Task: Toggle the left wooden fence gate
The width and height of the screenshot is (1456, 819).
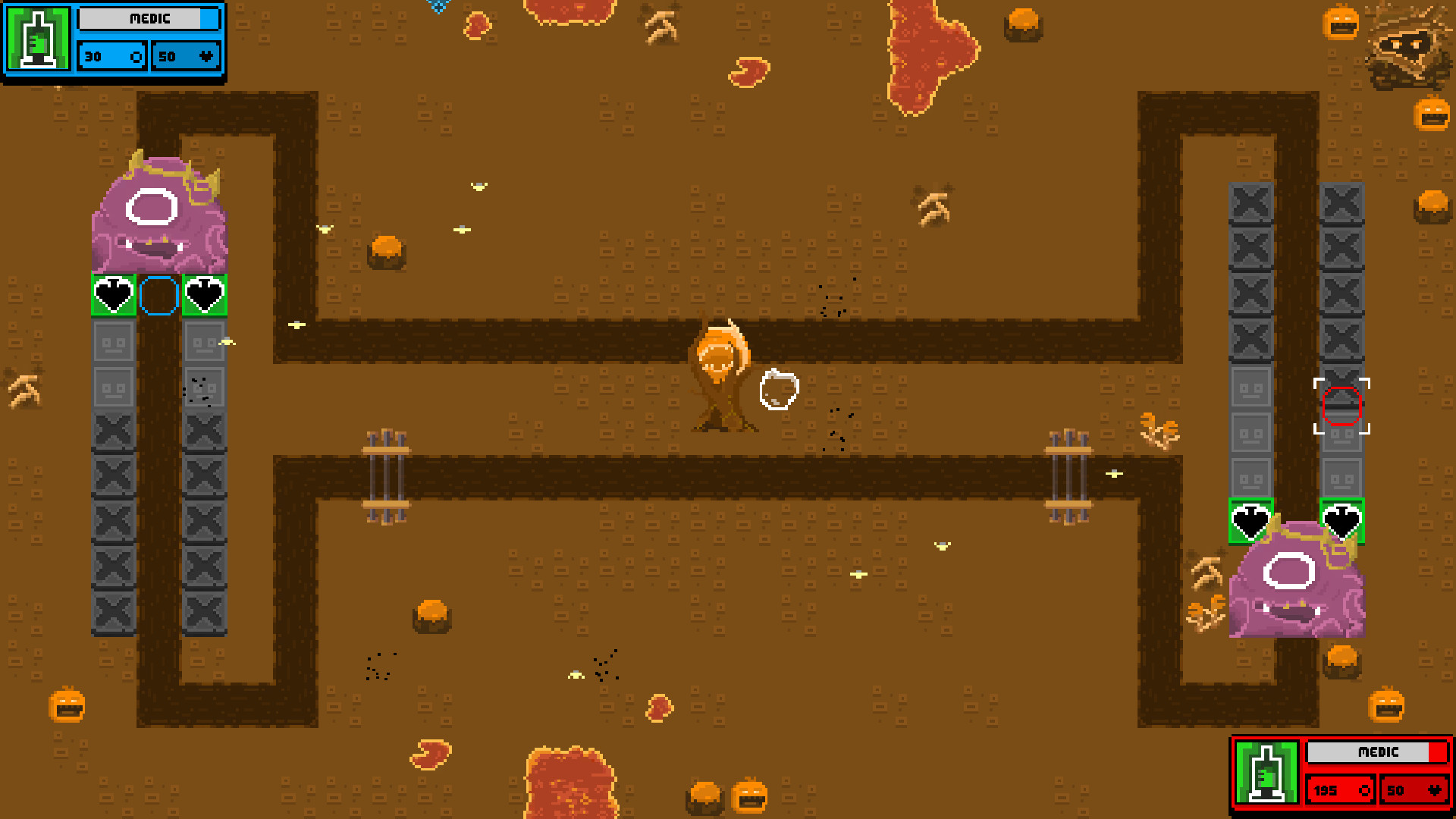Action: click(x=387, y=470)
